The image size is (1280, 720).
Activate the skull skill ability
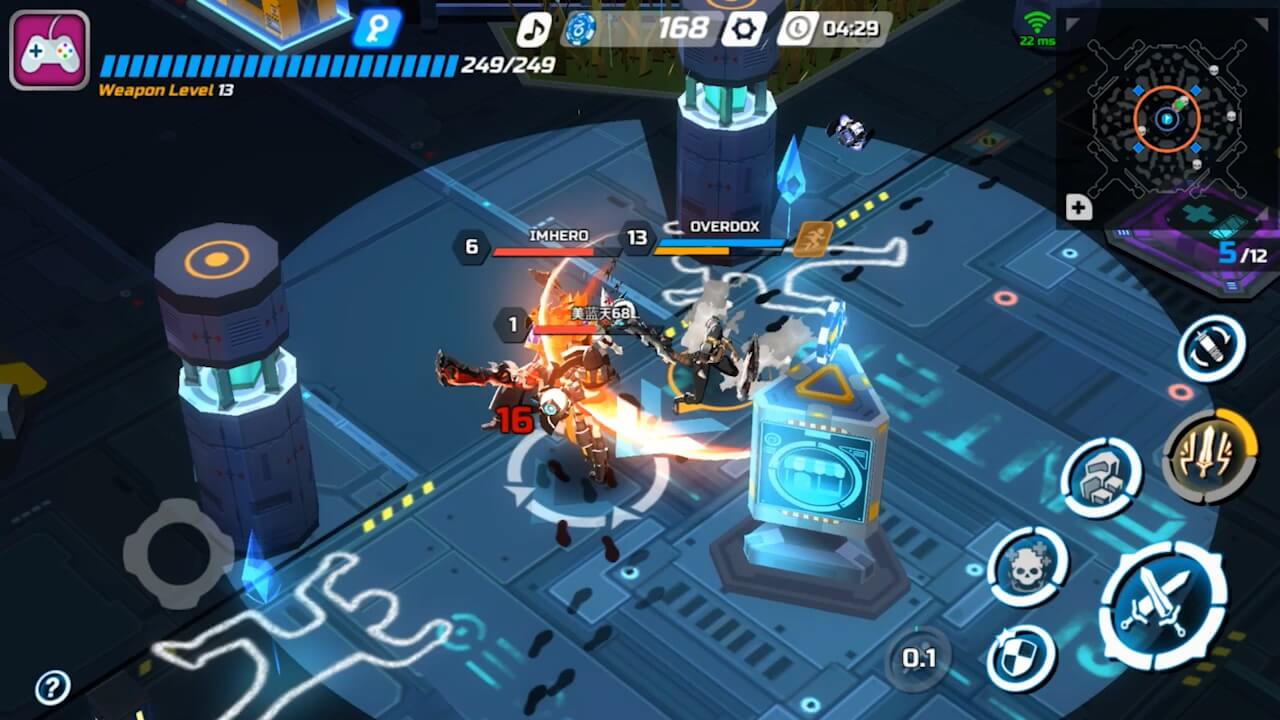click(1027, 567)
